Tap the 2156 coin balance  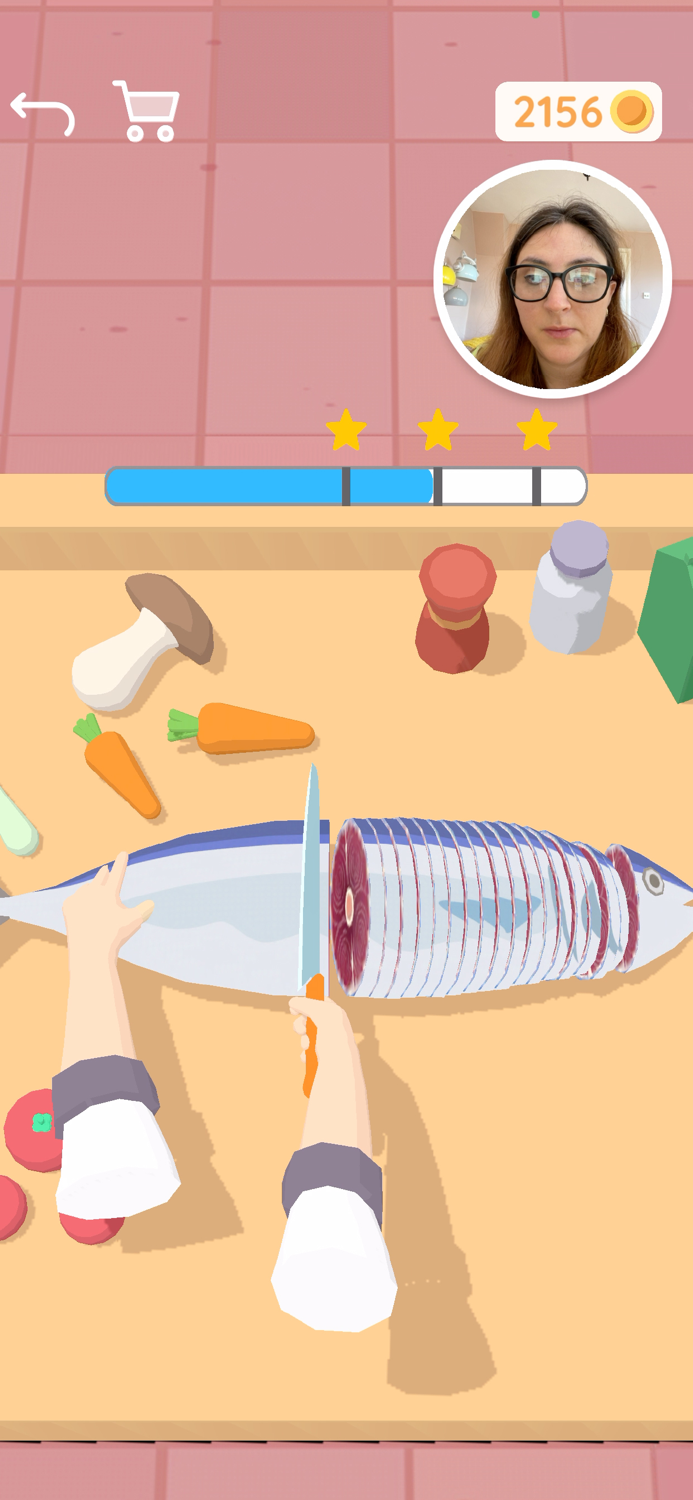coord(579,112)
